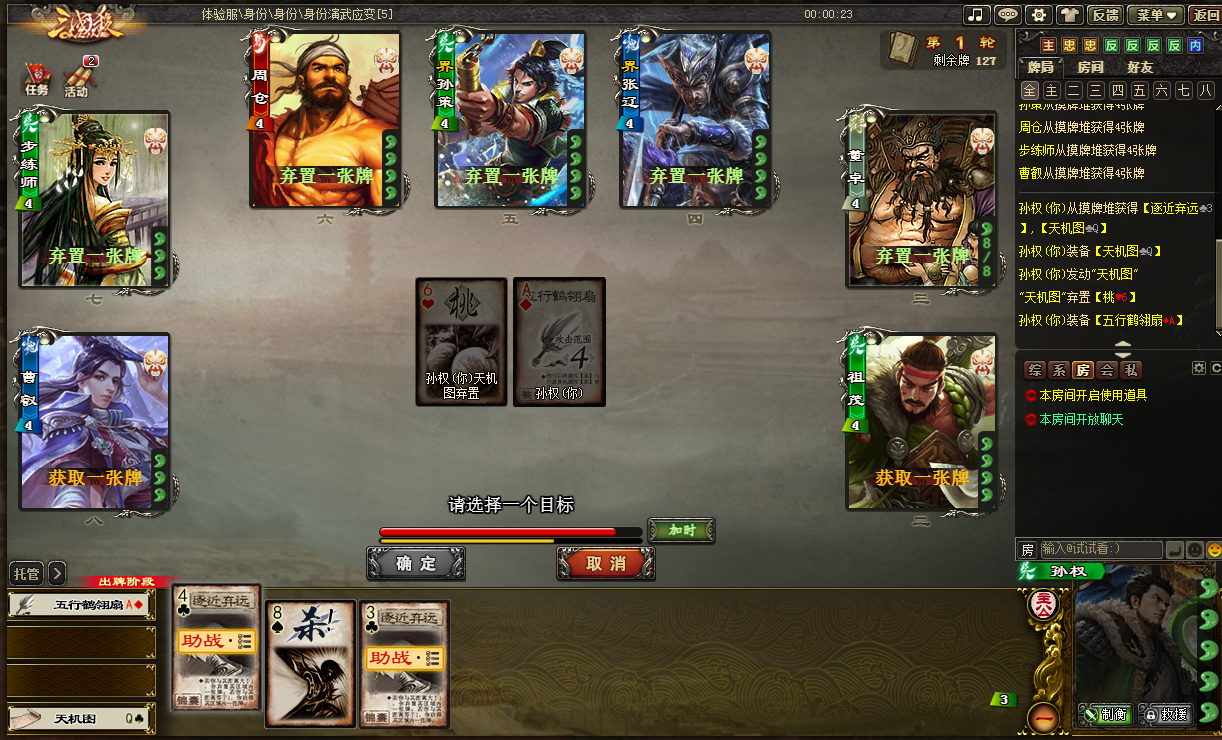The image size is (1222, 740).
Task: Open the 菜单 dropdown
Action: [x=1153, y=15]
